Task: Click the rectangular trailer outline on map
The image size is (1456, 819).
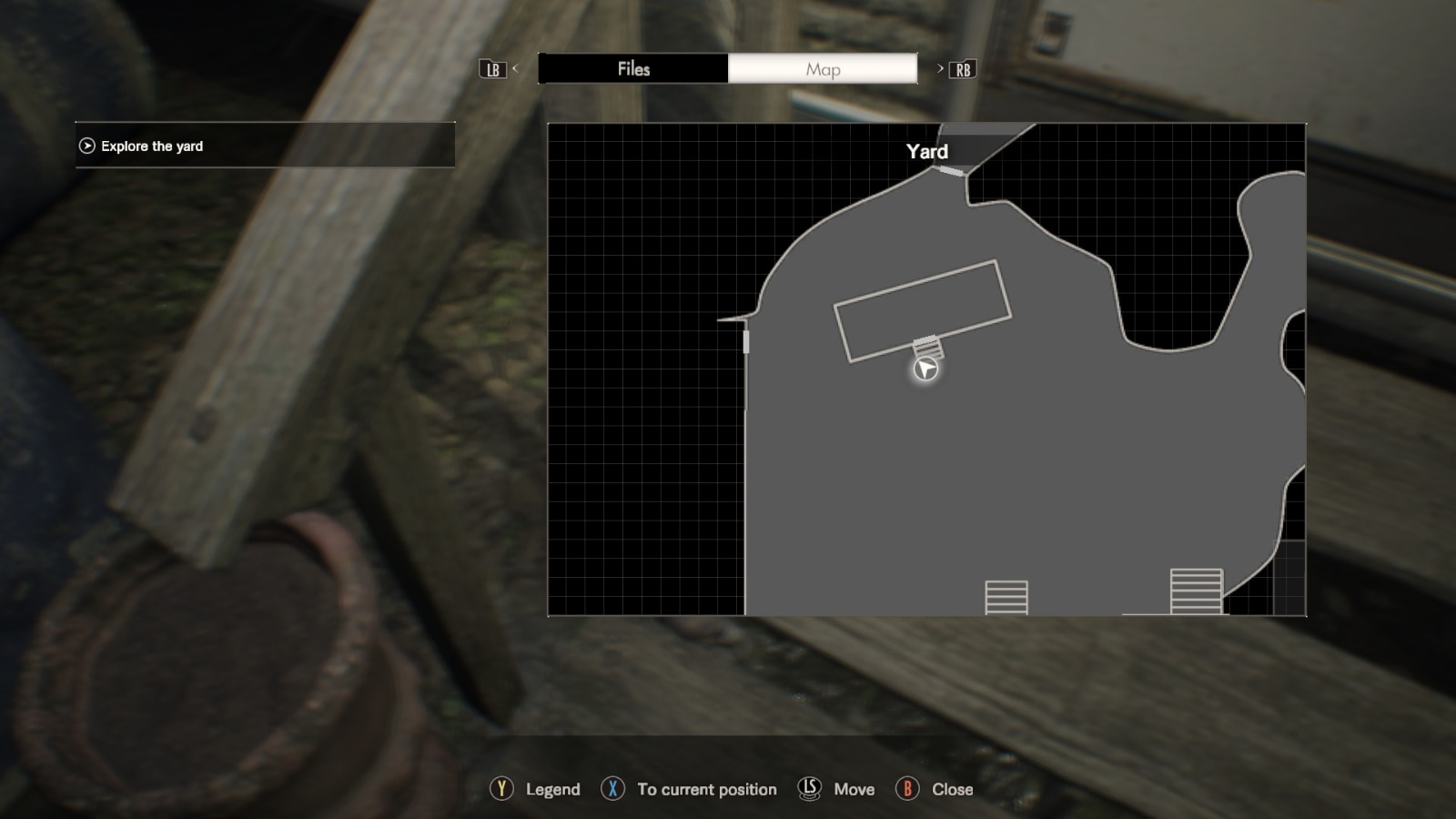Action: click(x=921, y=311)
